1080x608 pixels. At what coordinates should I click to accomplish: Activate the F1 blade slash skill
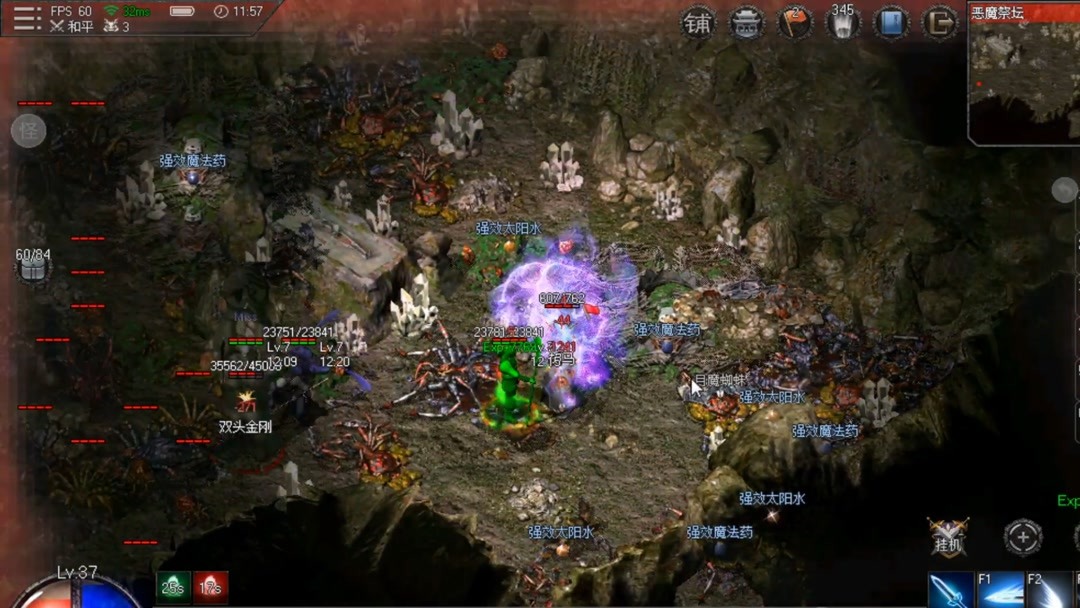tap(1000, 590)
